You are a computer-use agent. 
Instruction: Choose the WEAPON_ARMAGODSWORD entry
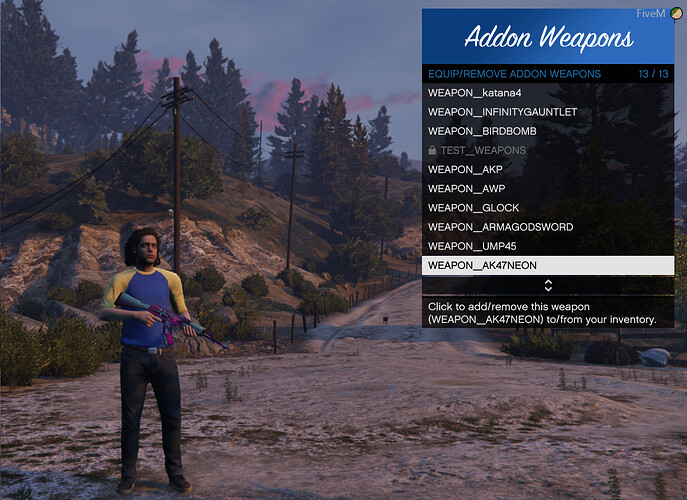(547, 227)
